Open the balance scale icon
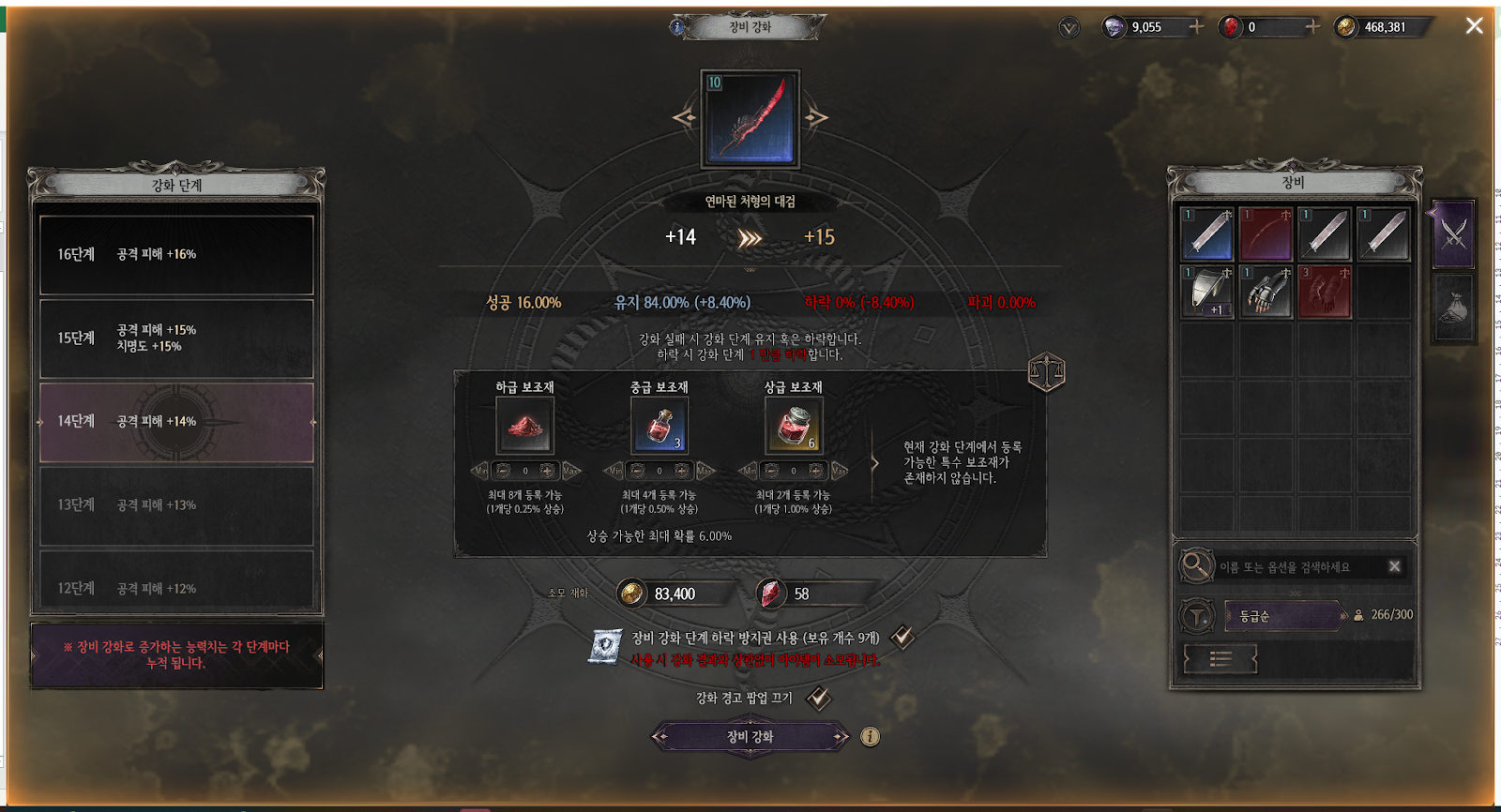The width and height of the screenshot is (1501, 812). point(1046,372)
